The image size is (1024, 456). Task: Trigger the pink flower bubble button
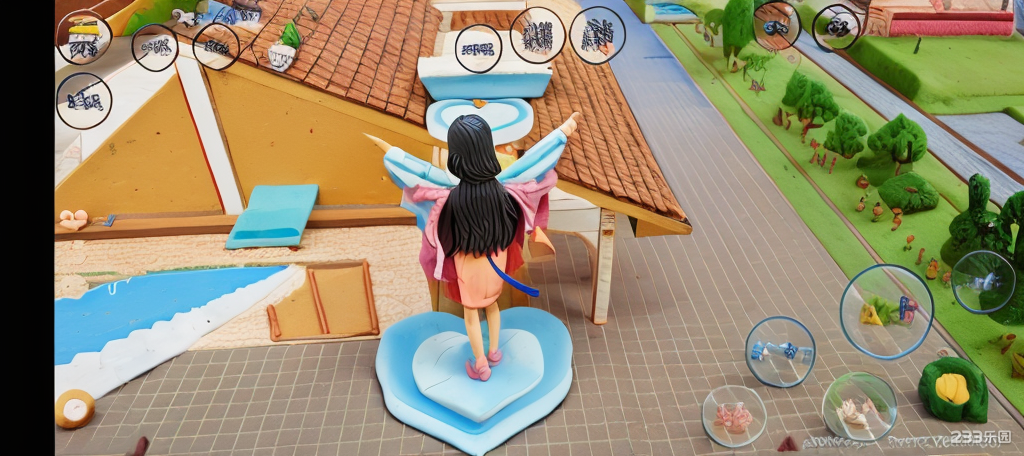(x=734, y=416)
